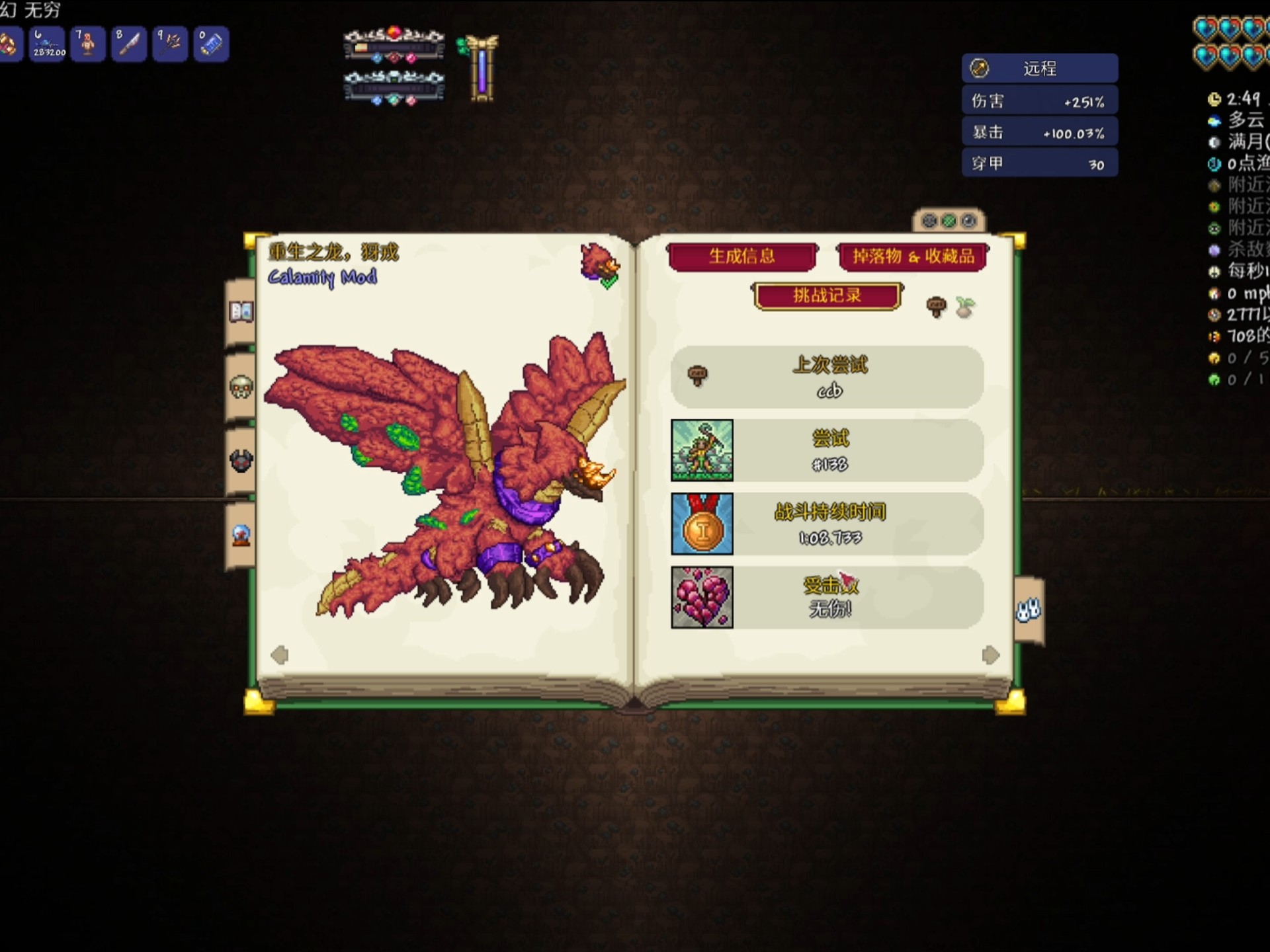
Task: Open the twin bunnies side tab
Action: tap(1028, 610)
